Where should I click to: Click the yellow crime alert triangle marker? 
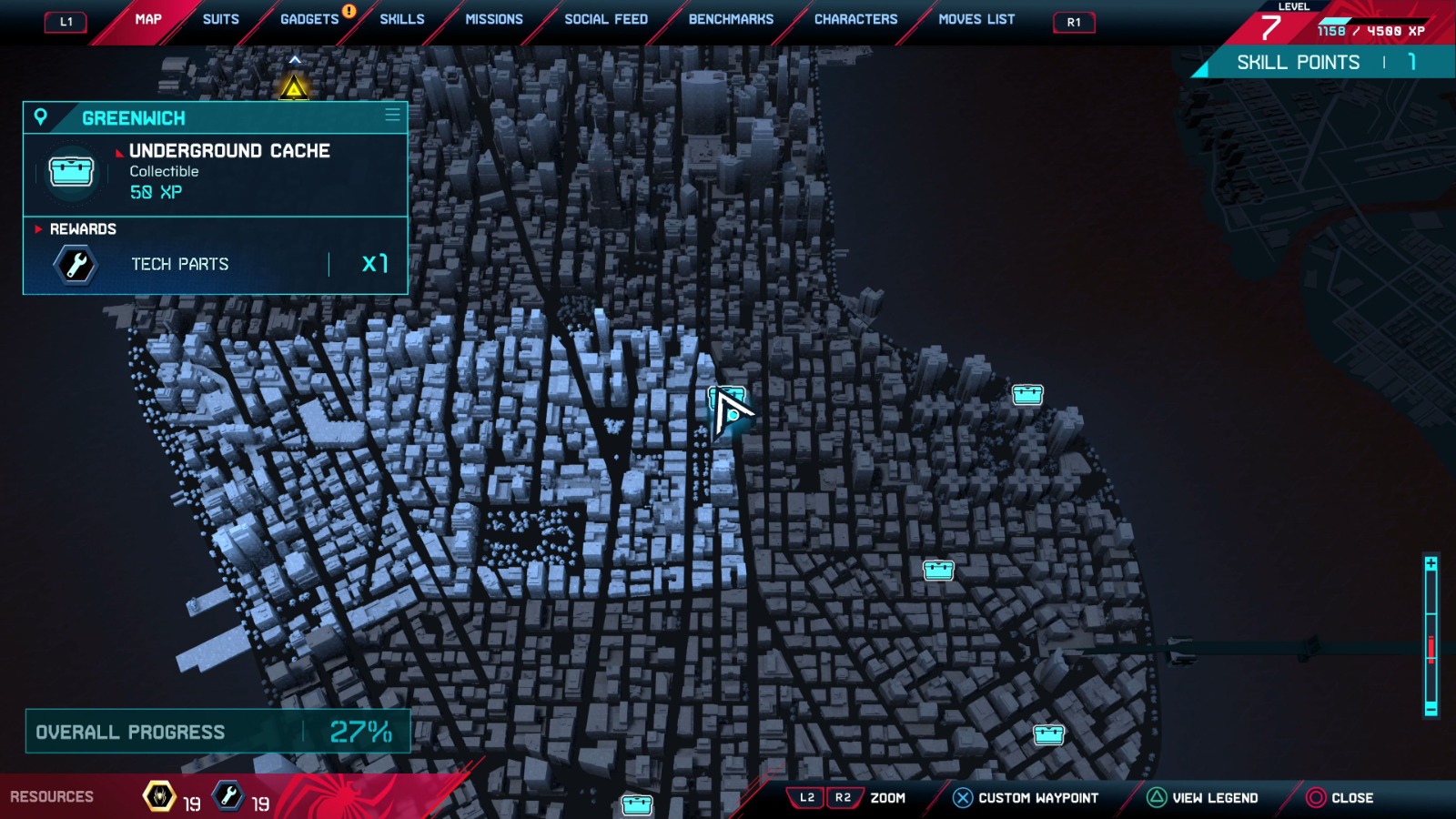pos(293,88)
